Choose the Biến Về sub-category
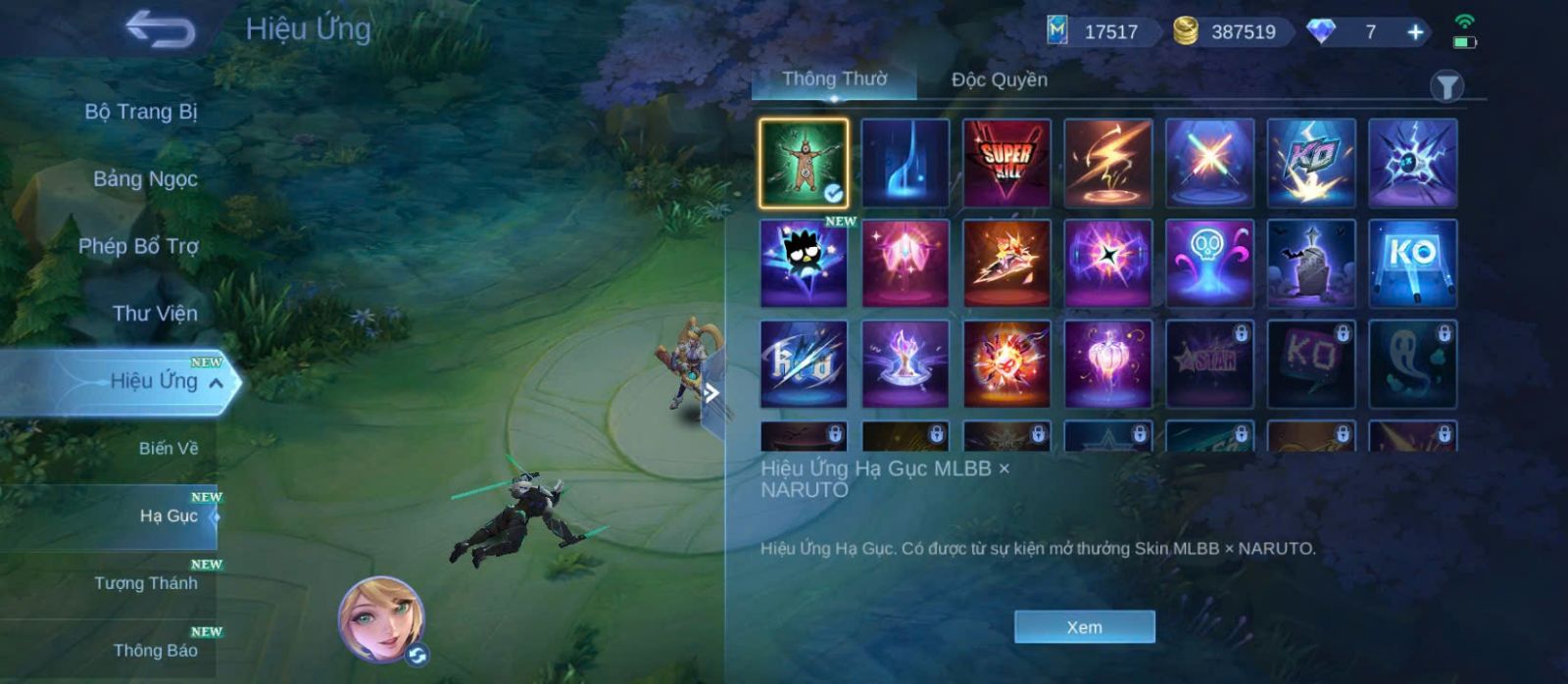1568x684 pixels. point(168,449)
